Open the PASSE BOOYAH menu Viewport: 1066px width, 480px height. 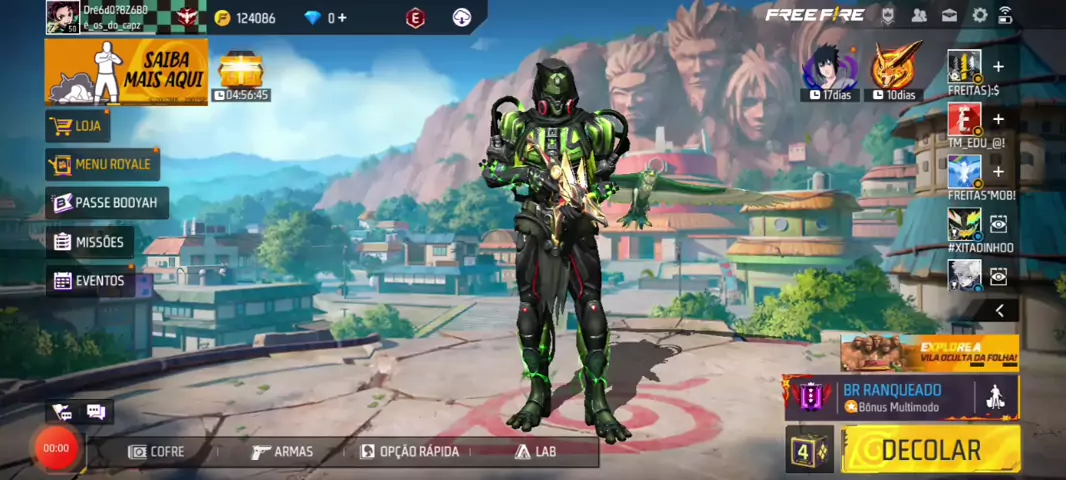[x=106, y=203]
